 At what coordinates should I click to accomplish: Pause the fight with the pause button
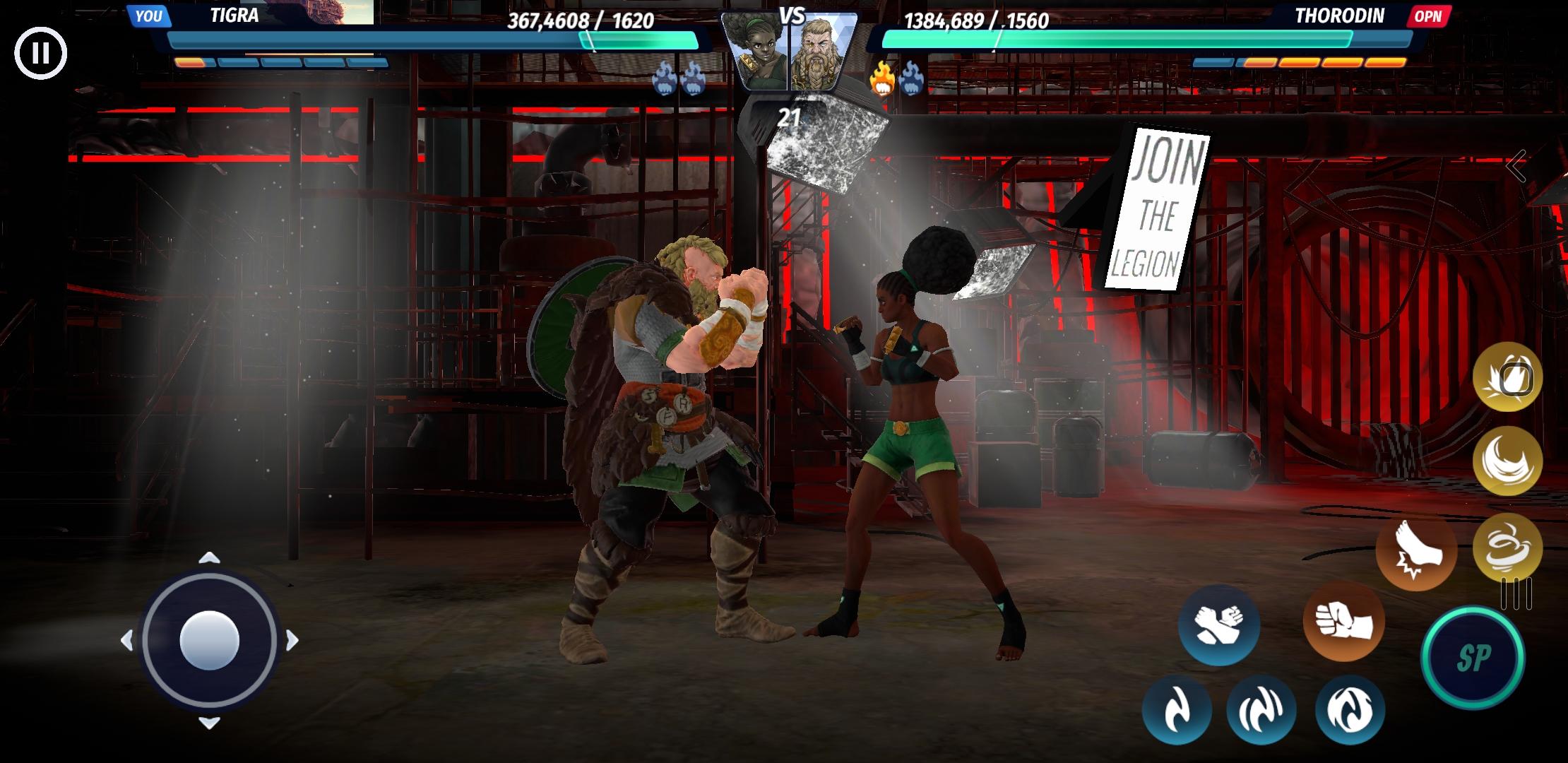40,52
